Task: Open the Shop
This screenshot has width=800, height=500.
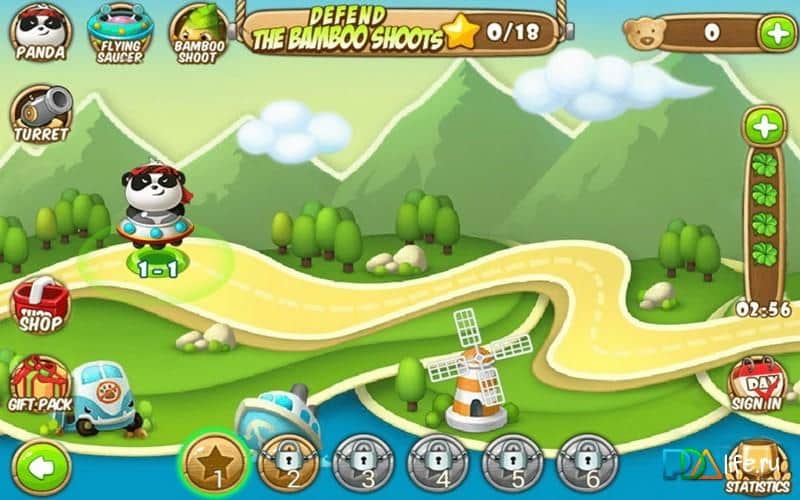Action: click(40, 305)
